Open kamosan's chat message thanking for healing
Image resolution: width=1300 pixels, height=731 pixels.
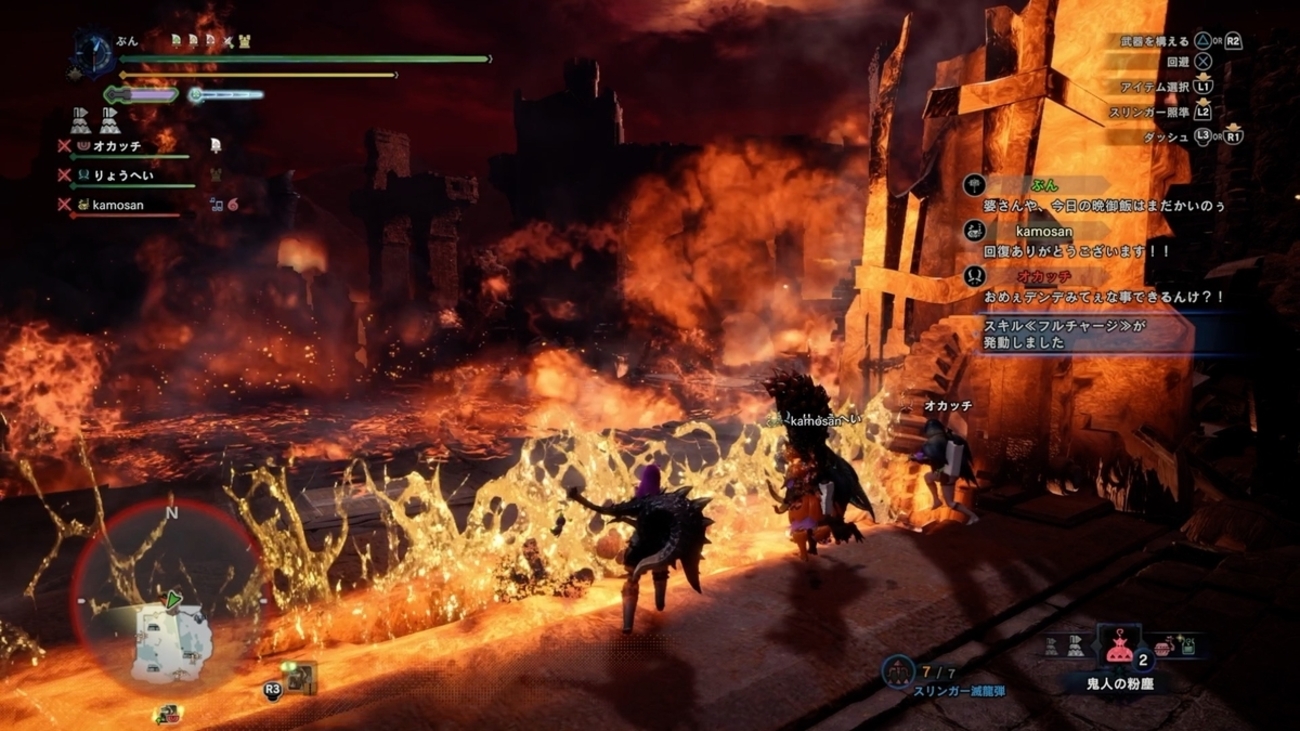tap(1078, 252)
